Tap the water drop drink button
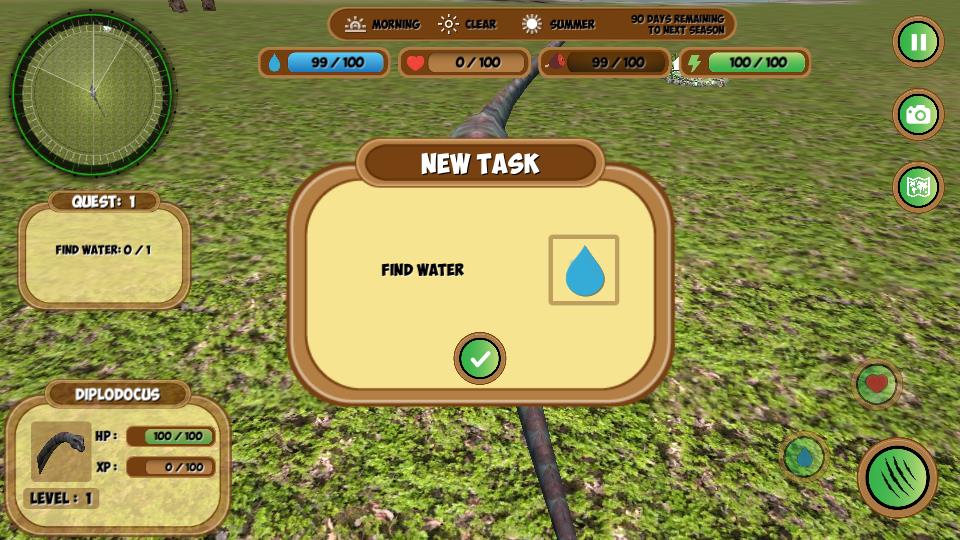Screen dimensions: 960x540 click(804, 457)
